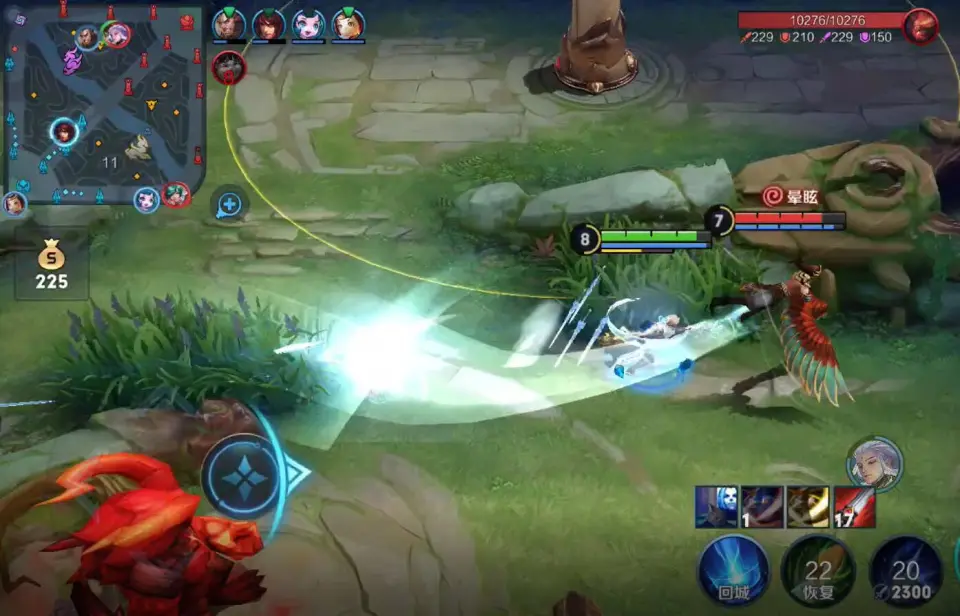Click the white-haired hero portrait

tap(874, 464)
